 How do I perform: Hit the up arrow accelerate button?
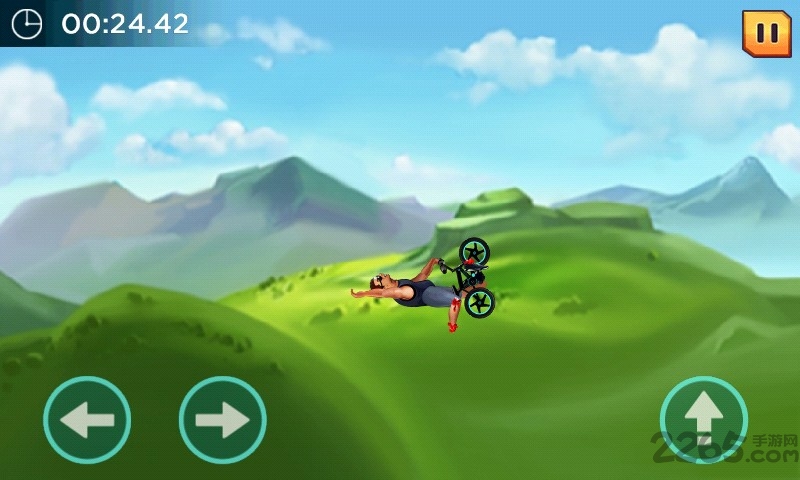tap(704, 418)
